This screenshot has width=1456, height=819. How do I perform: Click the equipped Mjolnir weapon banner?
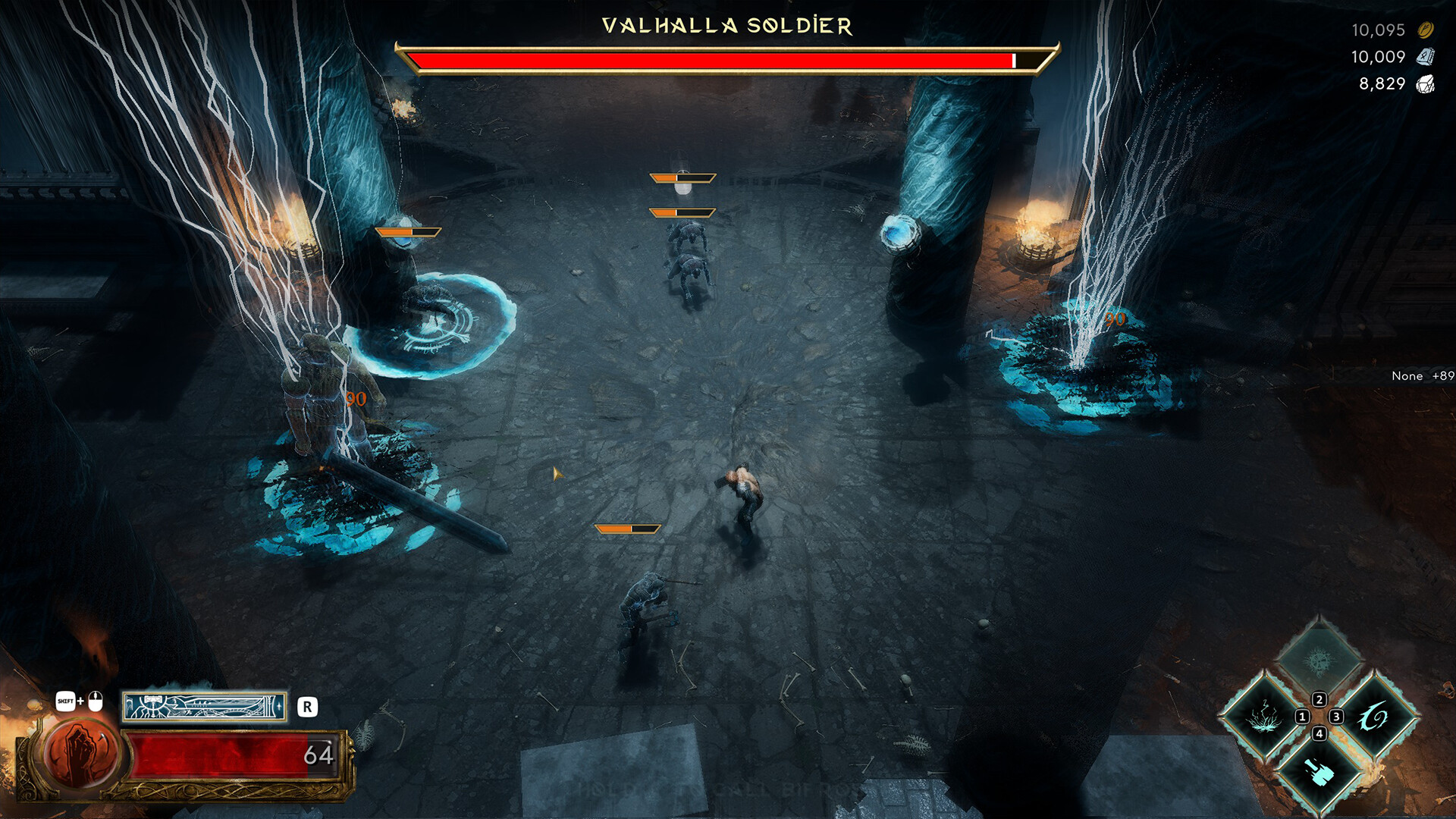205,707
